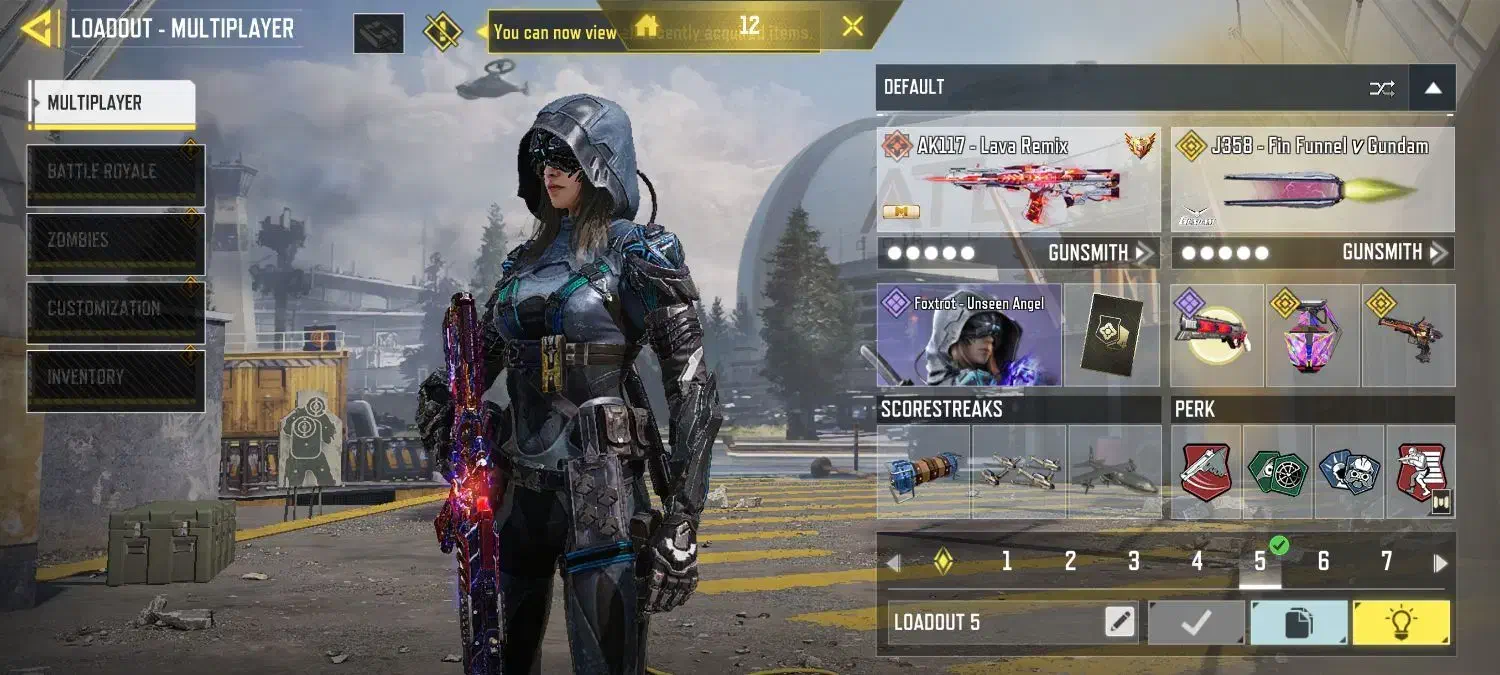Open the Inventory tab

pyautogui.click(x=116, y=379)
